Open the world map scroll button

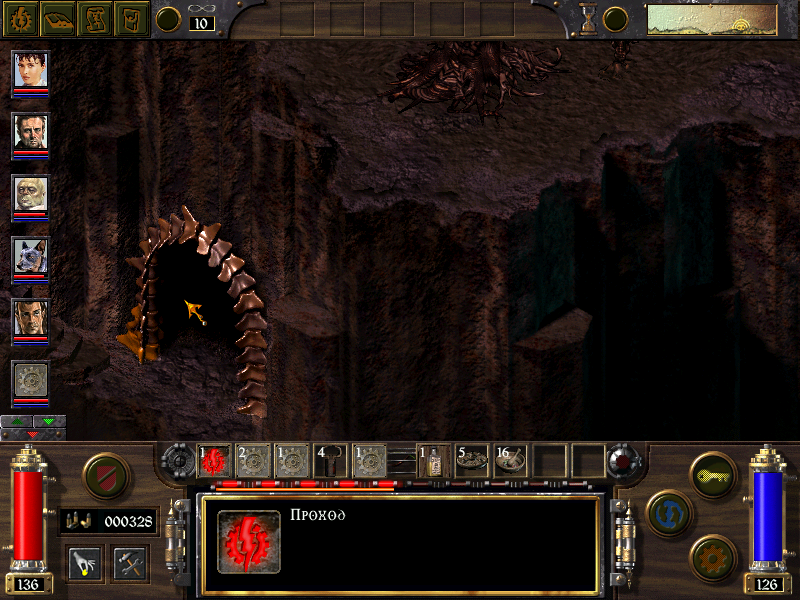[x=95, y=17]
